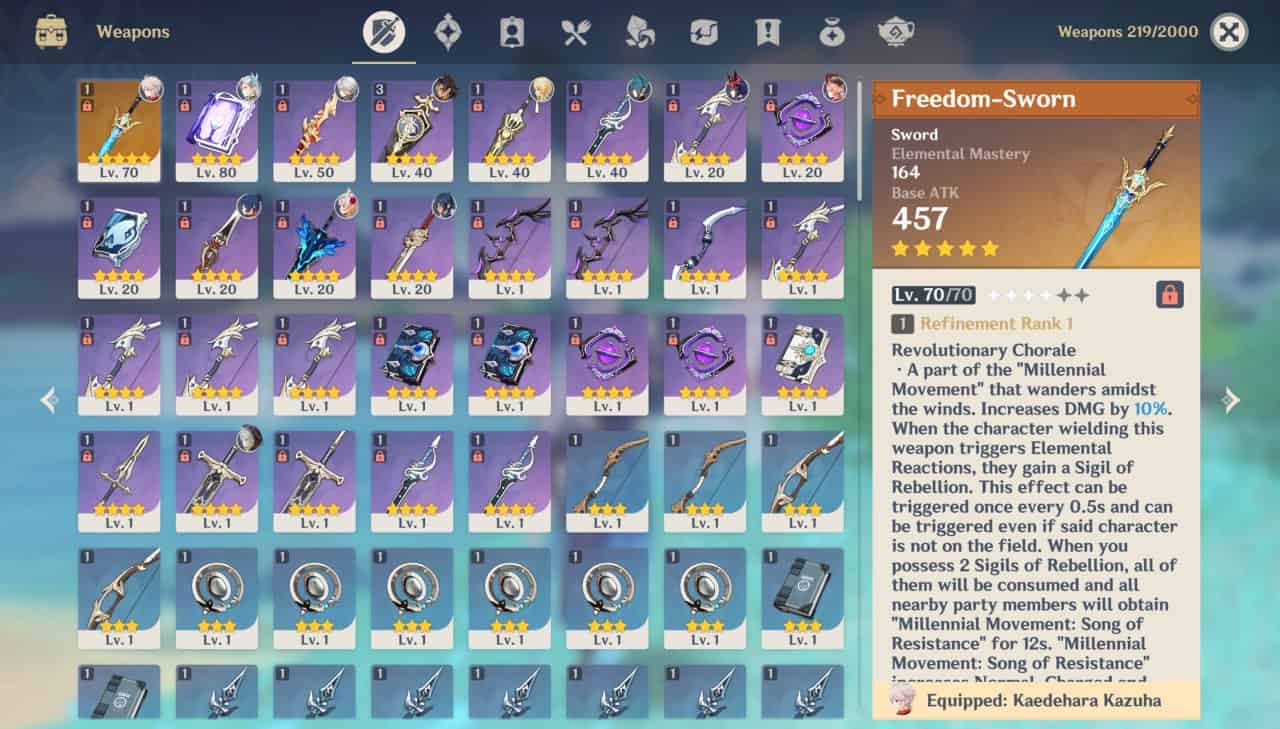
Task: Go to the previous inventory category arrow
Action: pos(49,400)
